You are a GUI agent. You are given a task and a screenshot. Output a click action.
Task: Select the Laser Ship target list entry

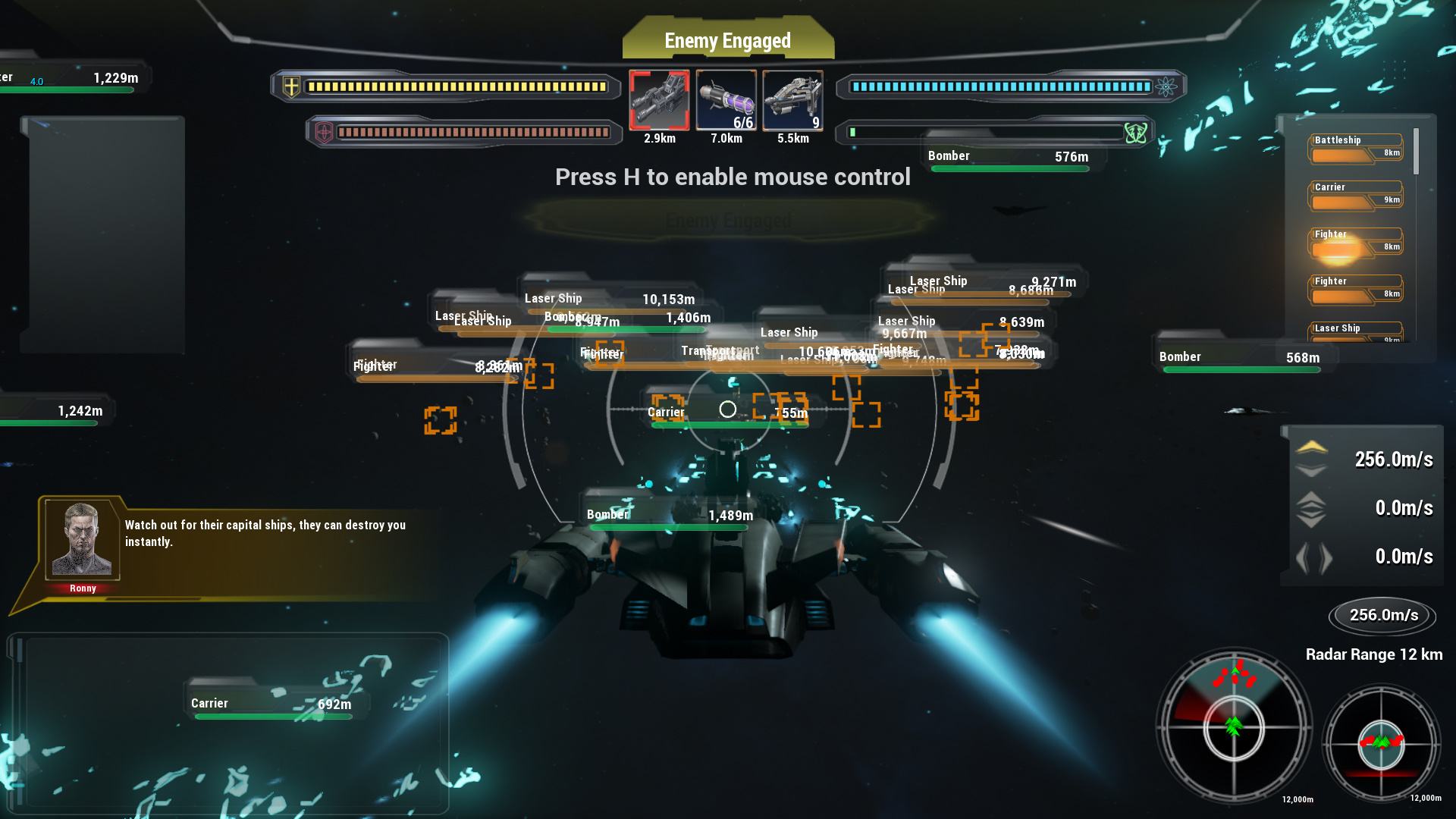1356,331
